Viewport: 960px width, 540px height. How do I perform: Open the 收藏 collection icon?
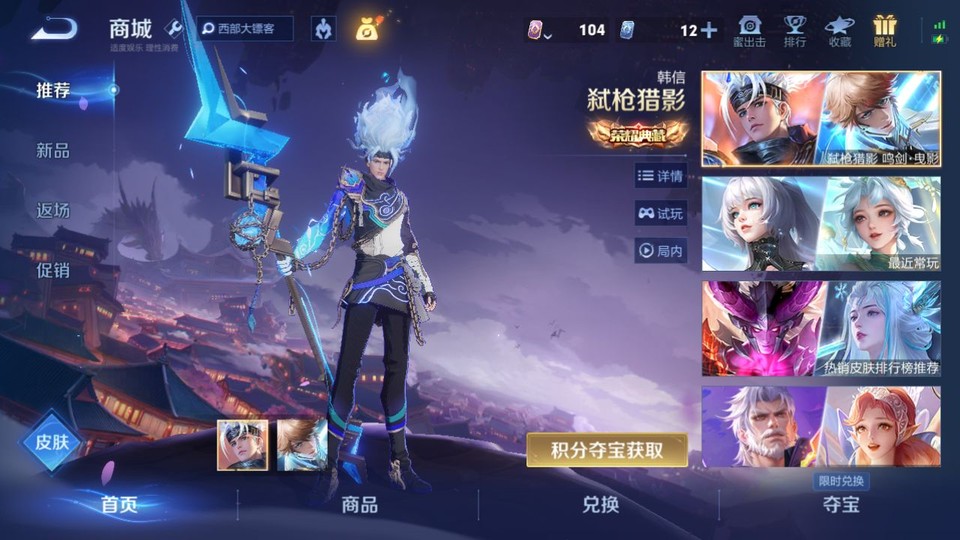839,30
